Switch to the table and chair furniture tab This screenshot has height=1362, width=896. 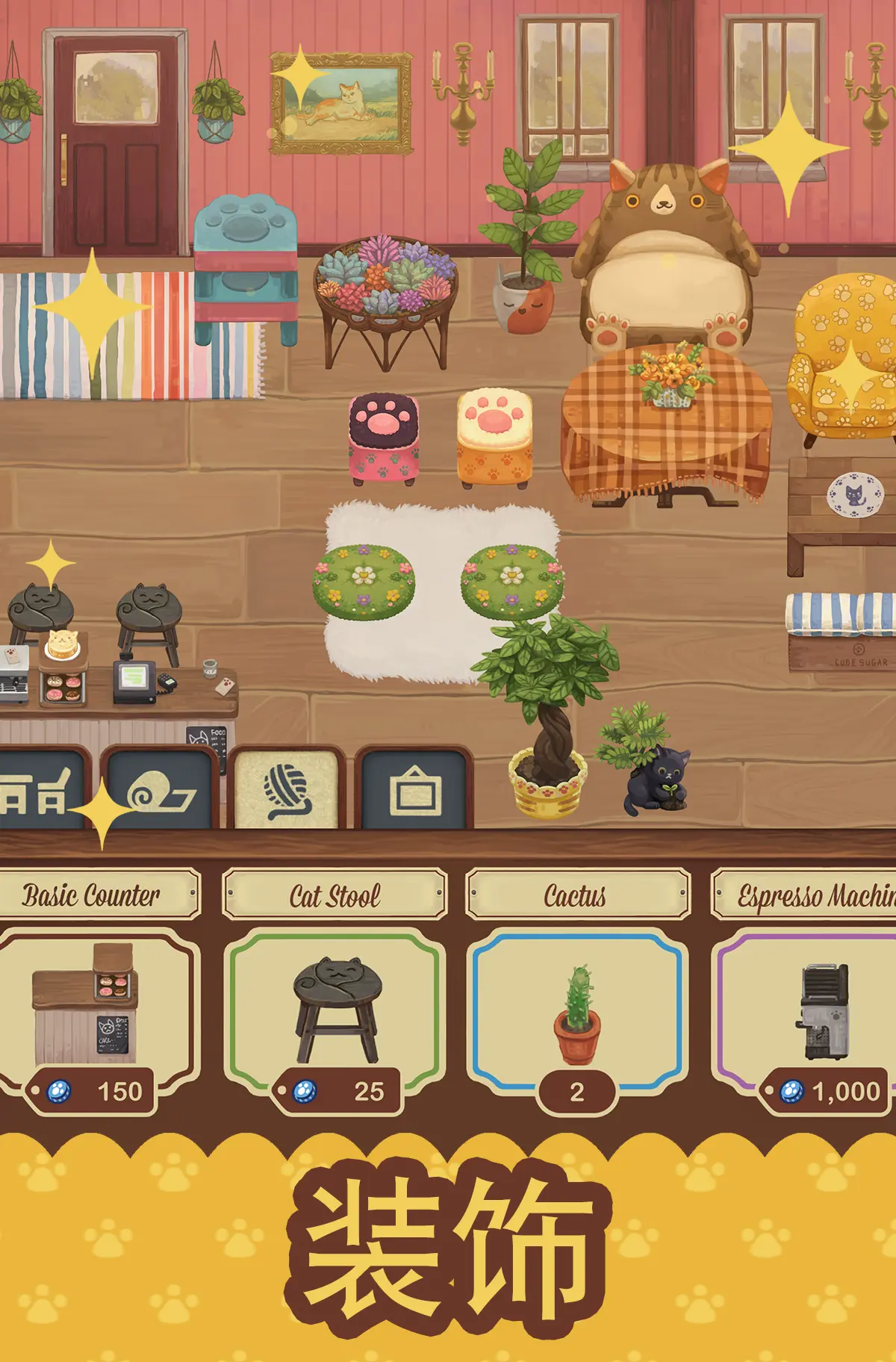[39, 792]
